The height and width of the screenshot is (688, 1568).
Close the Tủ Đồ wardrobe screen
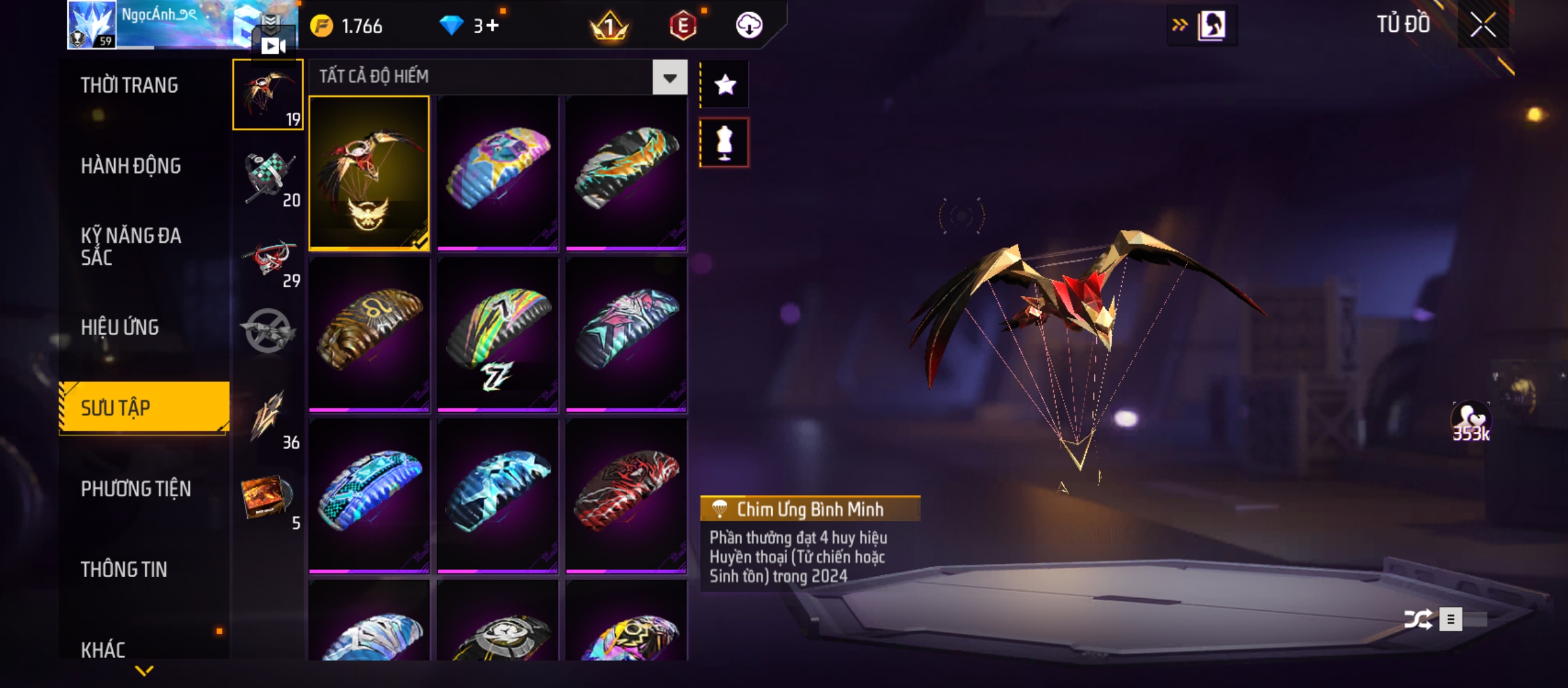click(x=1483, y=25)
